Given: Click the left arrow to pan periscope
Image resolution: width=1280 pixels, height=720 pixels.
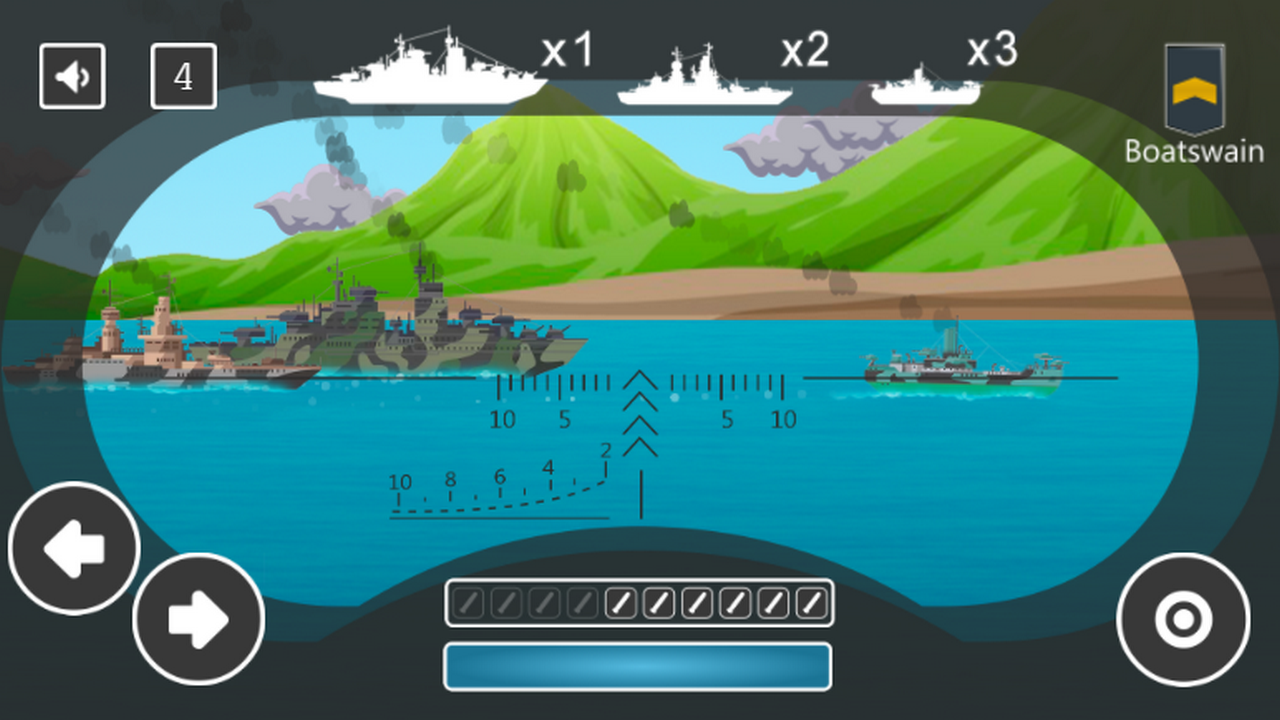Looking at the screenshot, I should tap(73, 547).
